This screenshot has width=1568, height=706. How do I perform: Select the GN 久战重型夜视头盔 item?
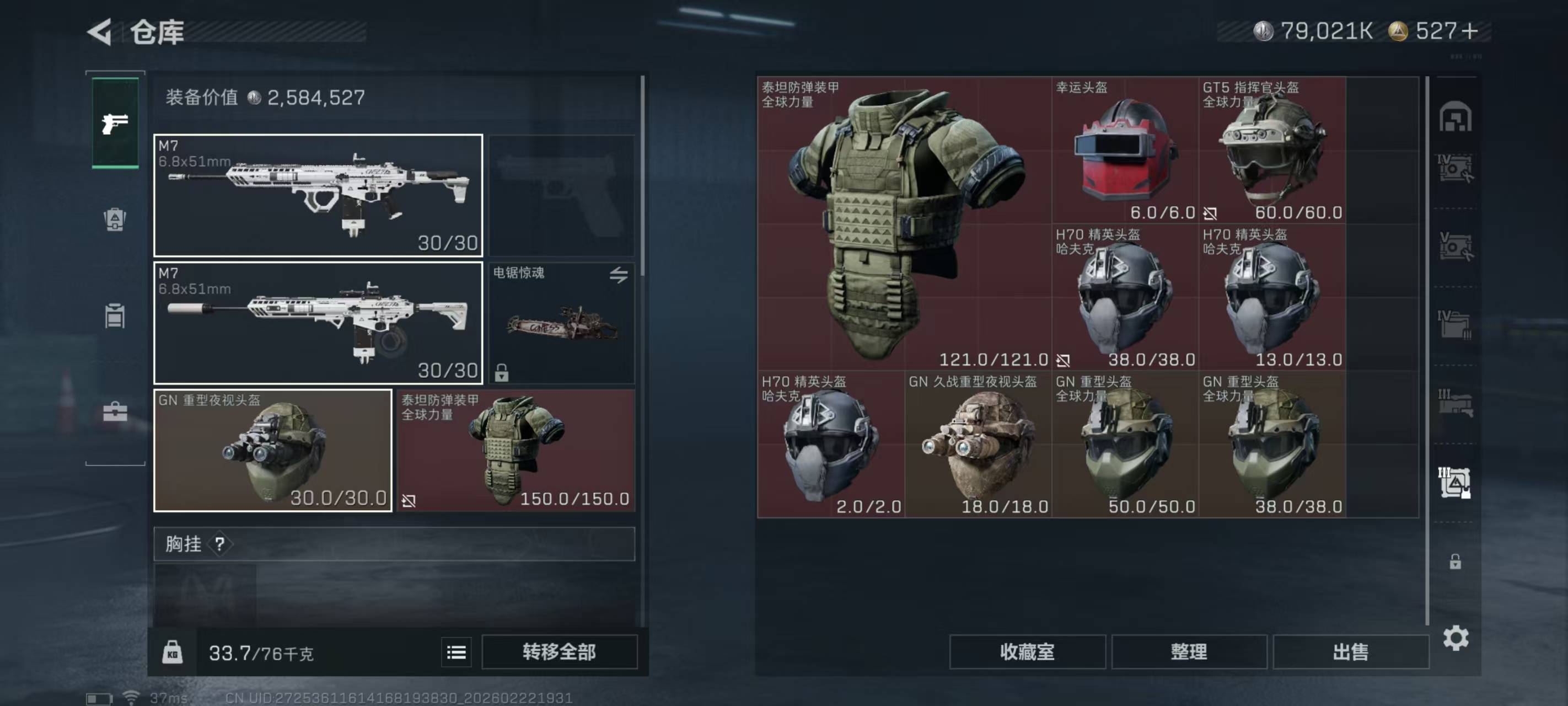tap(978, 445)
